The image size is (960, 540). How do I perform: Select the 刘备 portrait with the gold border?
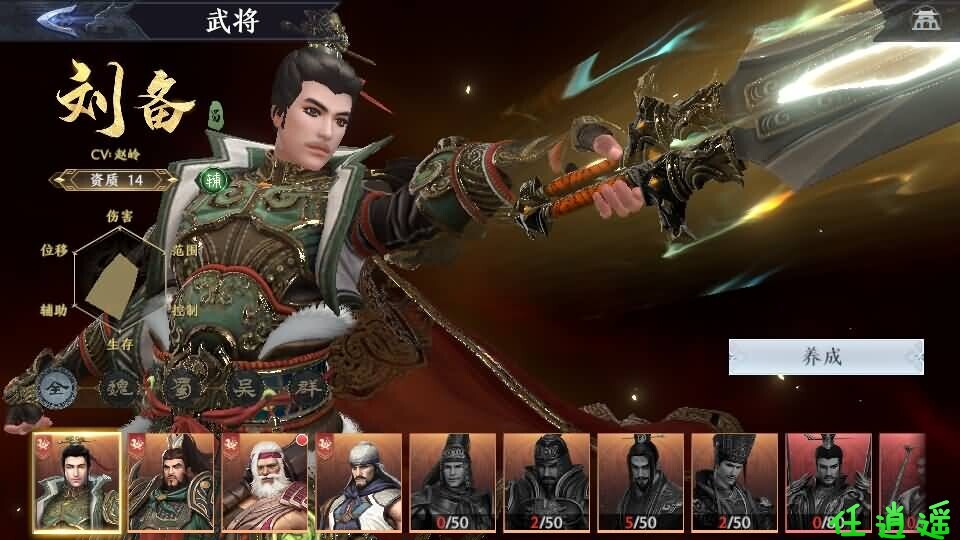(75, 481)
